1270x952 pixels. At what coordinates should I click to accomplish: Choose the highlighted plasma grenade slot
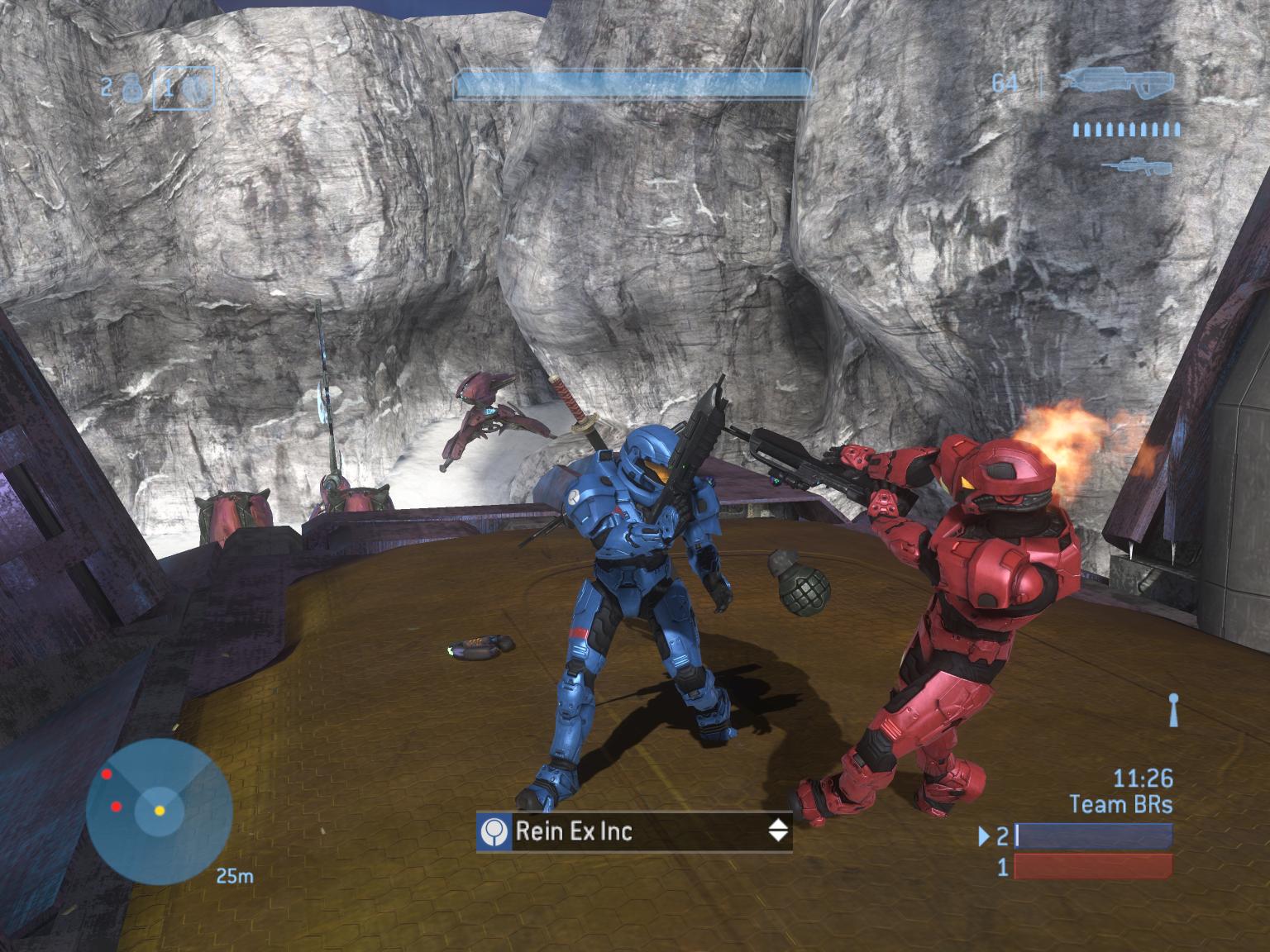click(x=184, y=88)
